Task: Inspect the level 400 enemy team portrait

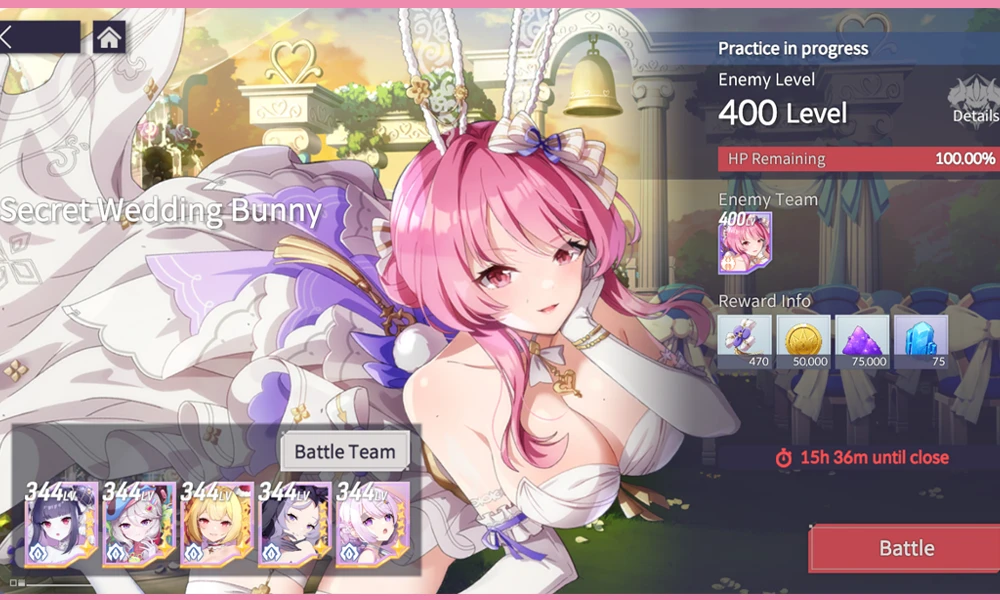Action: (744, 243)
